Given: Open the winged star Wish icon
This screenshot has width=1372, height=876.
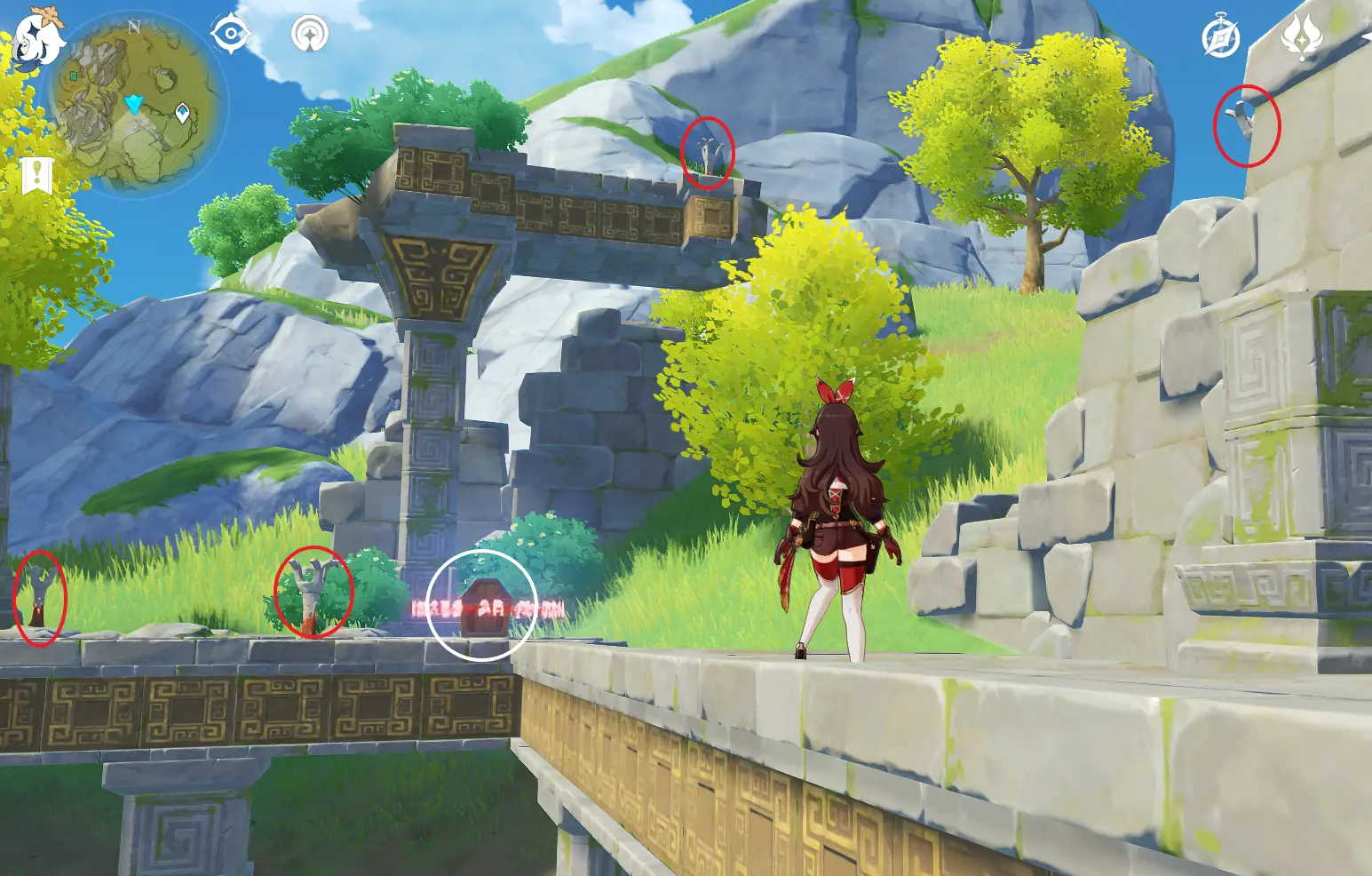Looking at the screenshot, I should [1301, 36].
